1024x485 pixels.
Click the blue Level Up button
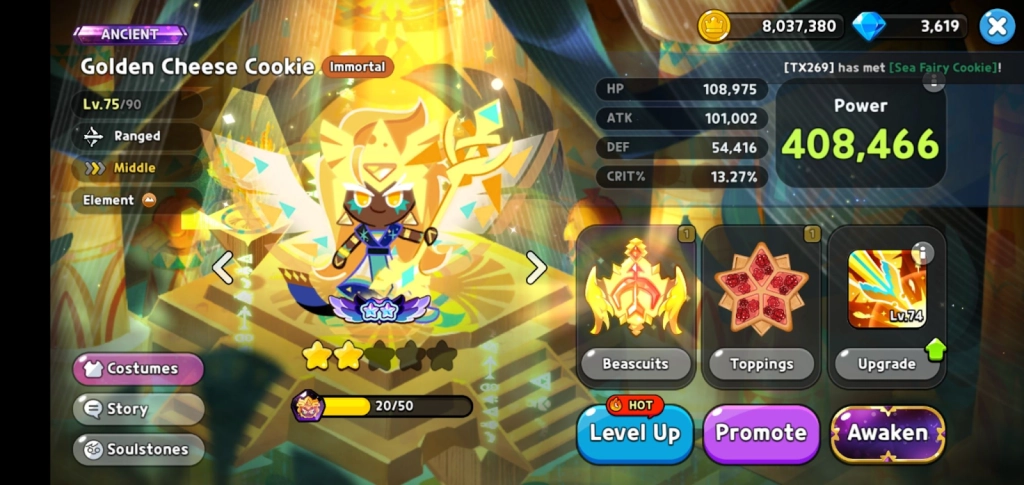(x=635, y=433)
